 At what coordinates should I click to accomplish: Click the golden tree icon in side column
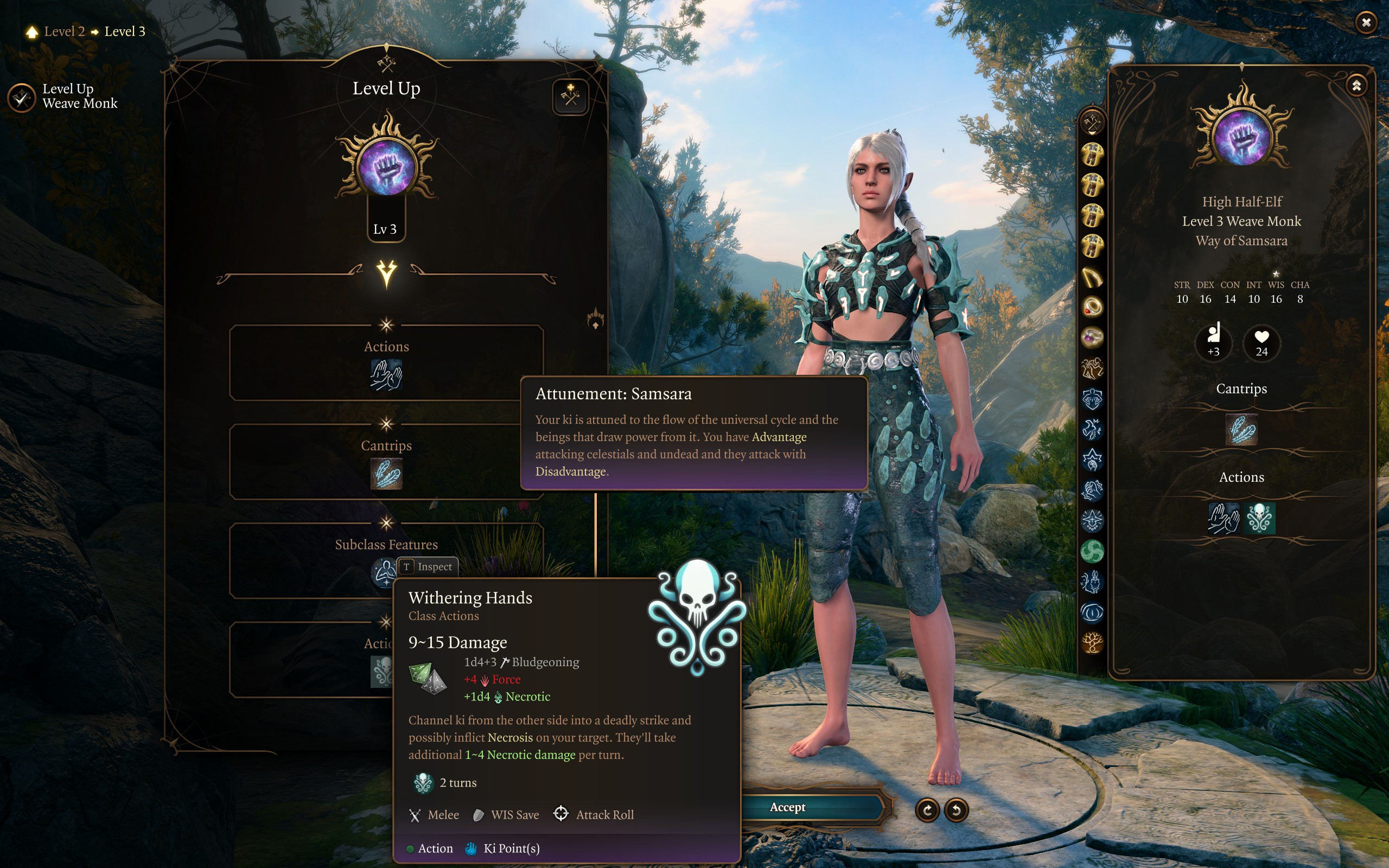click(1092, 642)
